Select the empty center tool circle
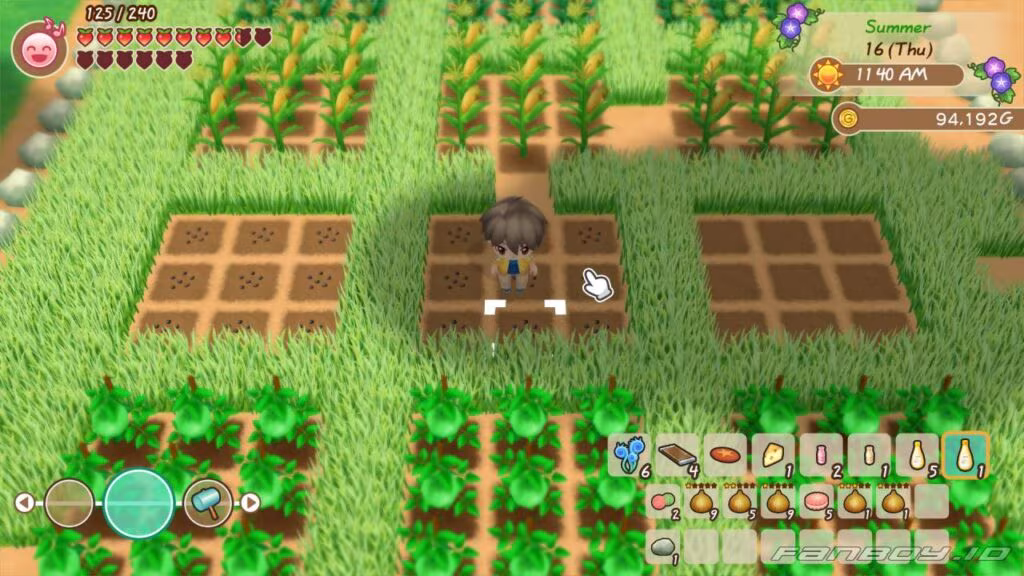 tap(139, 502)
